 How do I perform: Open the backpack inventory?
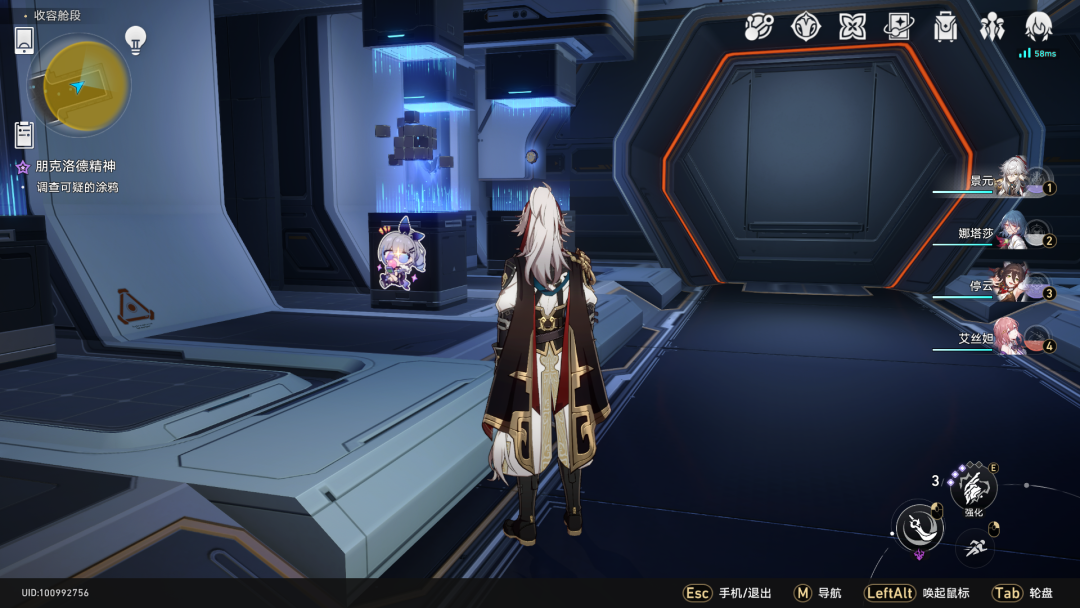pyautogui.click(x=945, y=27)
